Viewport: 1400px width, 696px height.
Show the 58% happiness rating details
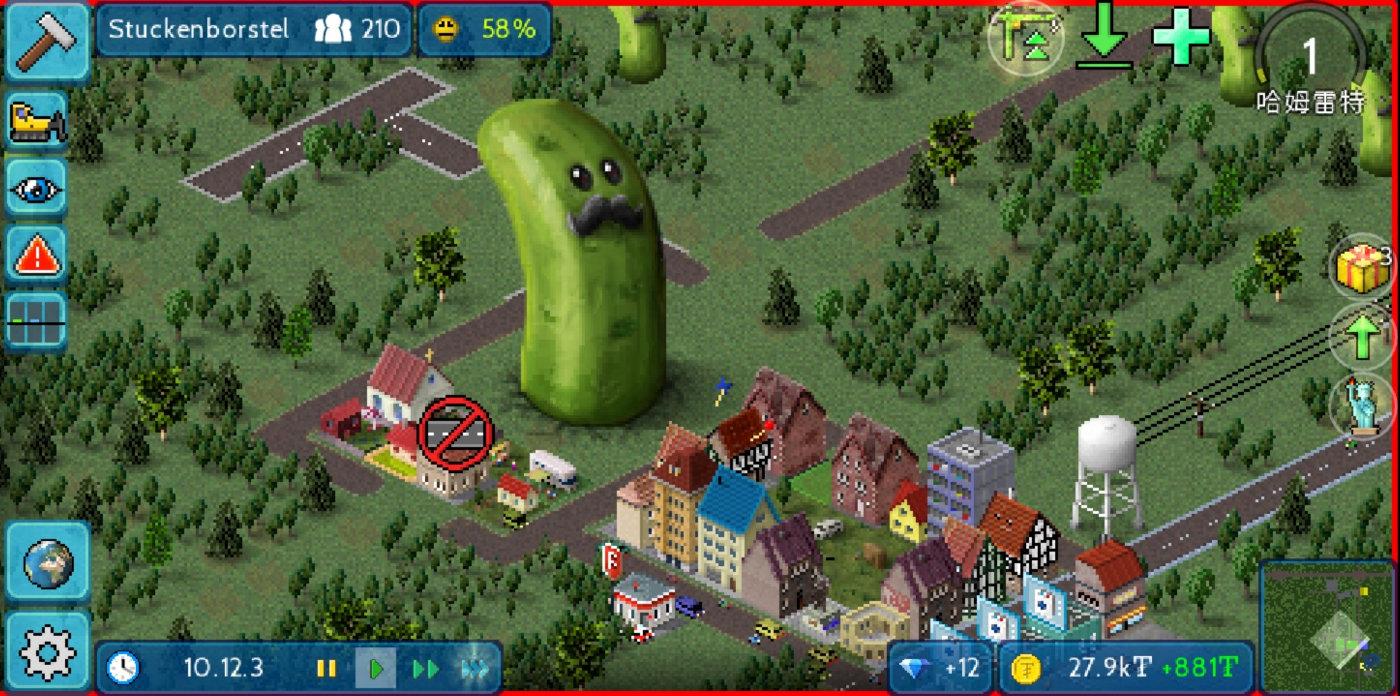pos(484,29)
